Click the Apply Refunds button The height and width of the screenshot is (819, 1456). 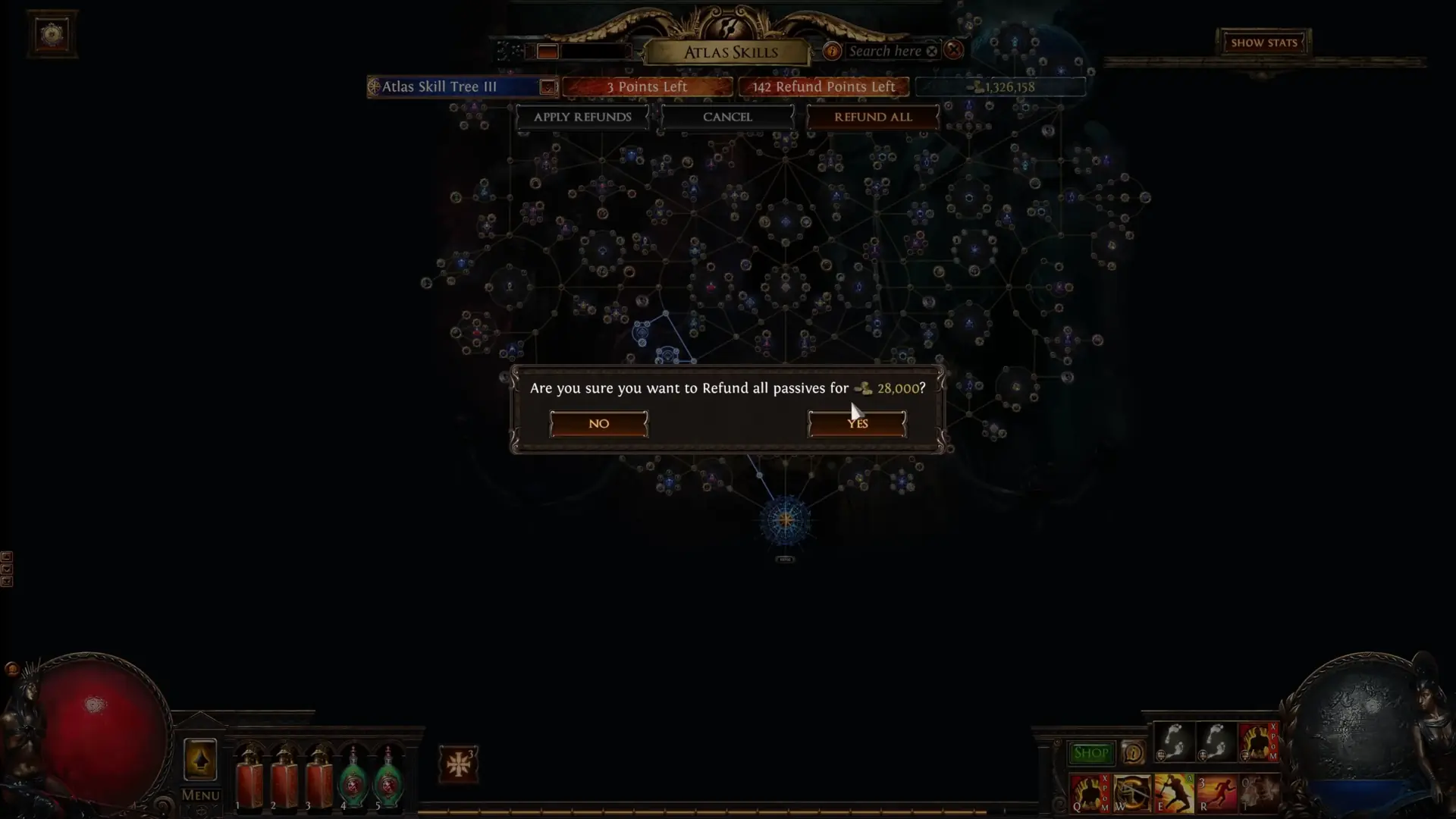coord(582,117)
